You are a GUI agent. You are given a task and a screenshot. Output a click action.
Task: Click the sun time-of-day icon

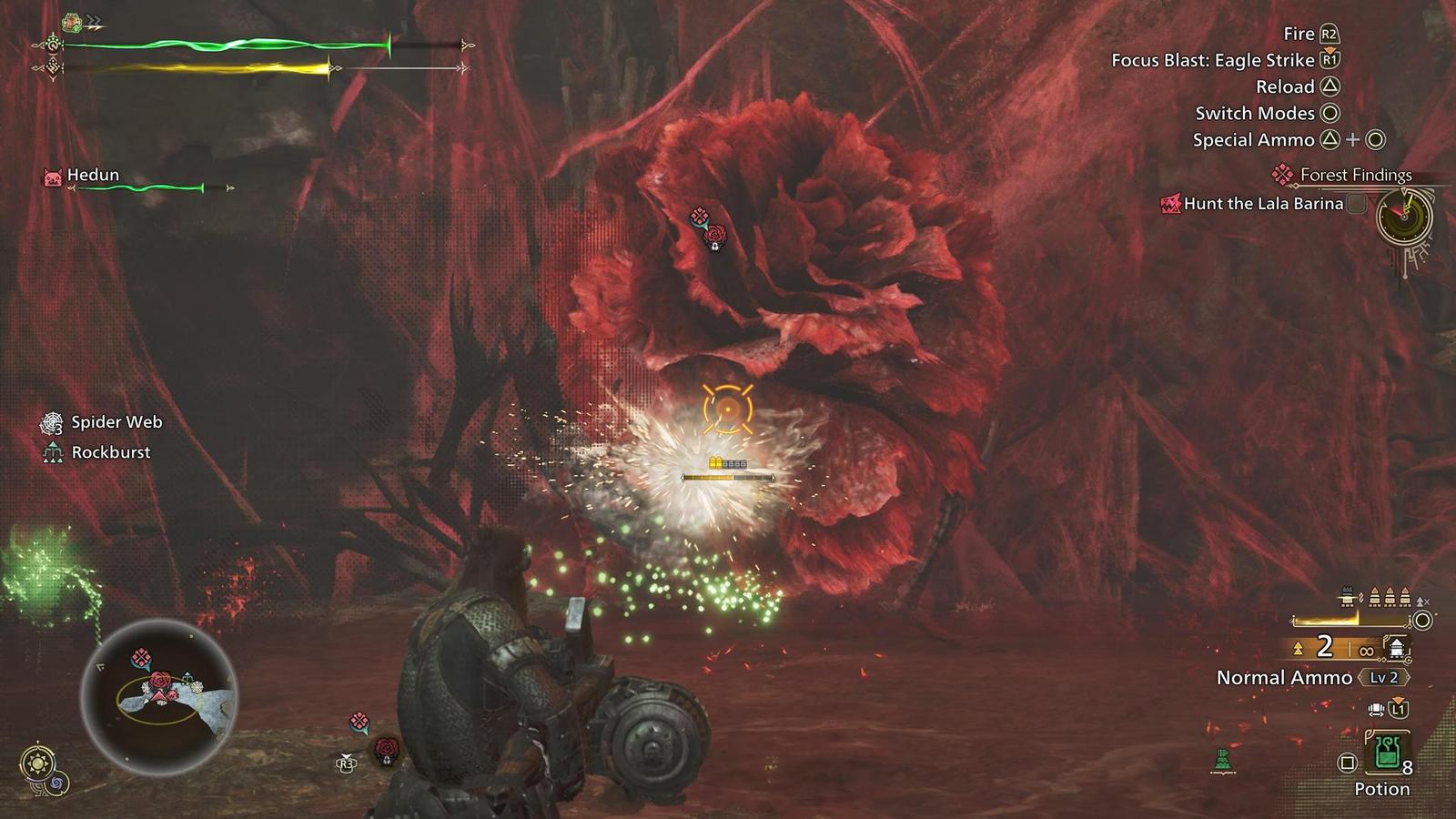(38, 761)
